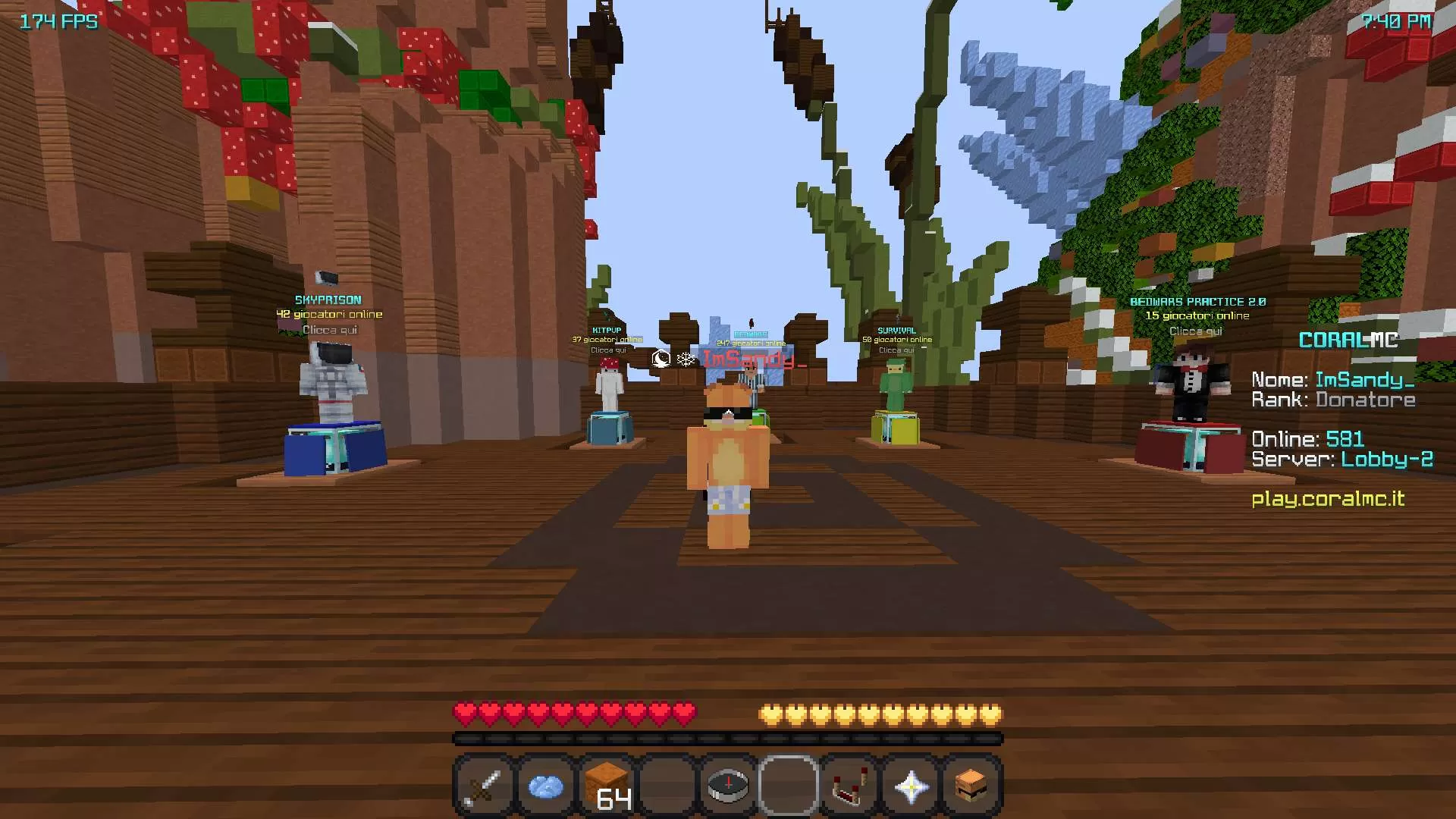Open the compass server selector item
Screen dimensions: 1456x819
pyautogui.click(x=727, y=785)
